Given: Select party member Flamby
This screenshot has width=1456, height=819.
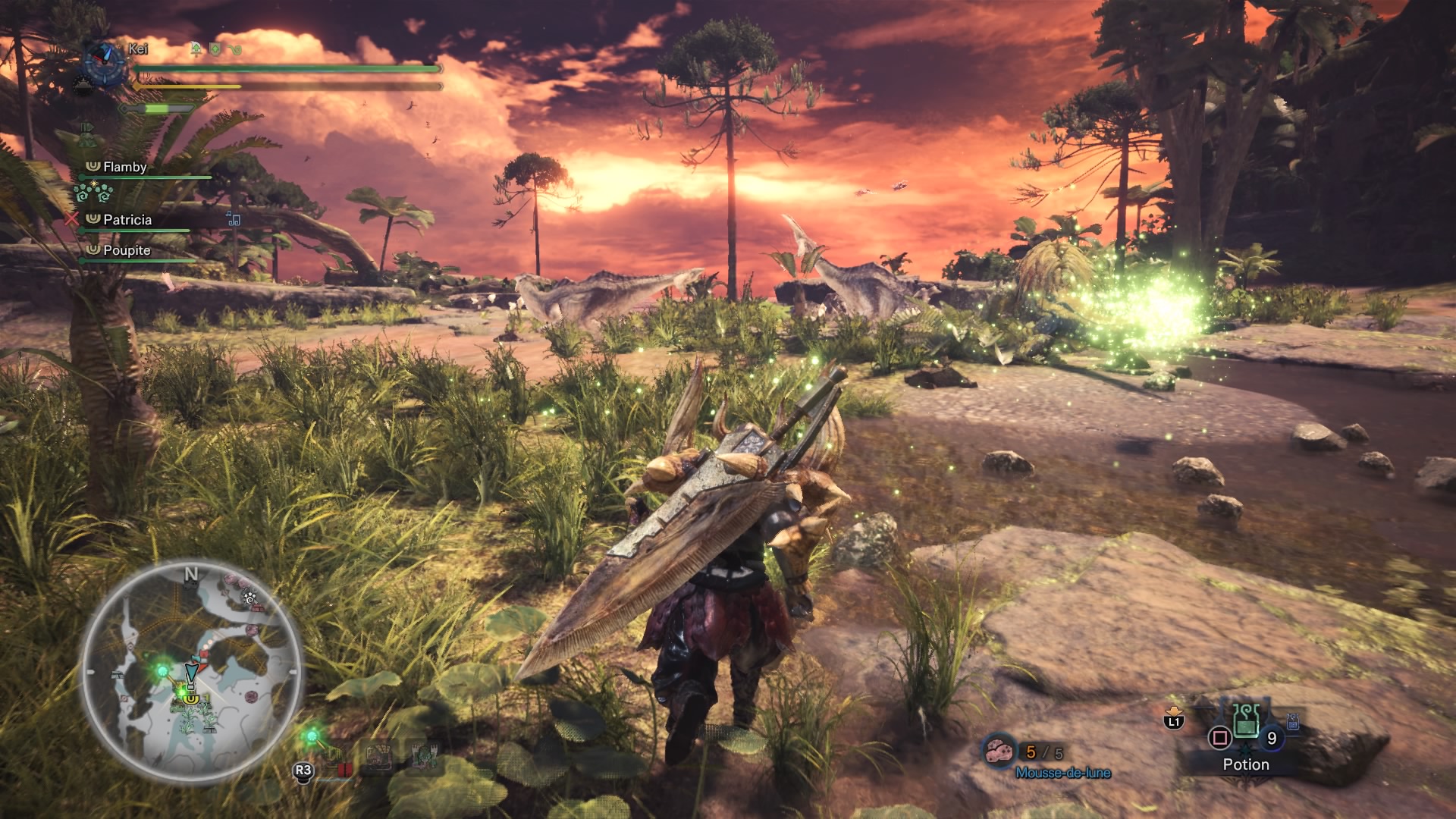Looking at the screenshot, I should [x=124, y=167].
